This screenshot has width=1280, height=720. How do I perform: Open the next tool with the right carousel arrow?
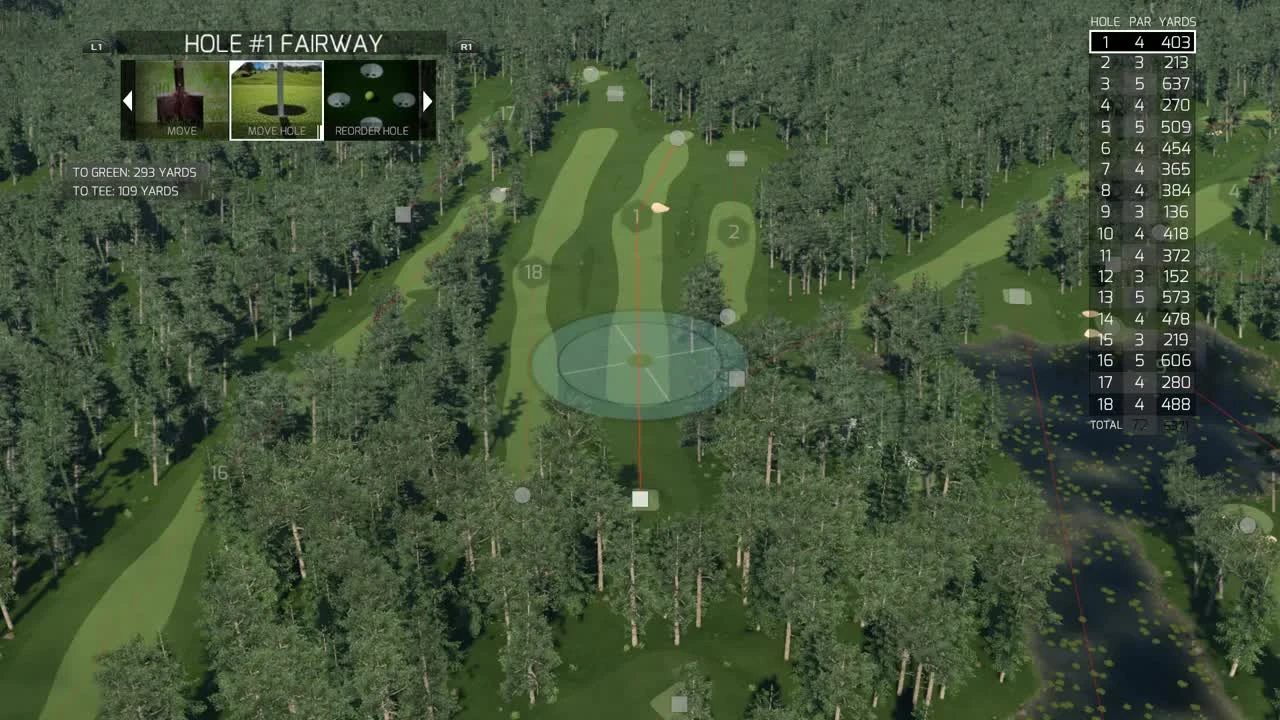pos(428,100)
